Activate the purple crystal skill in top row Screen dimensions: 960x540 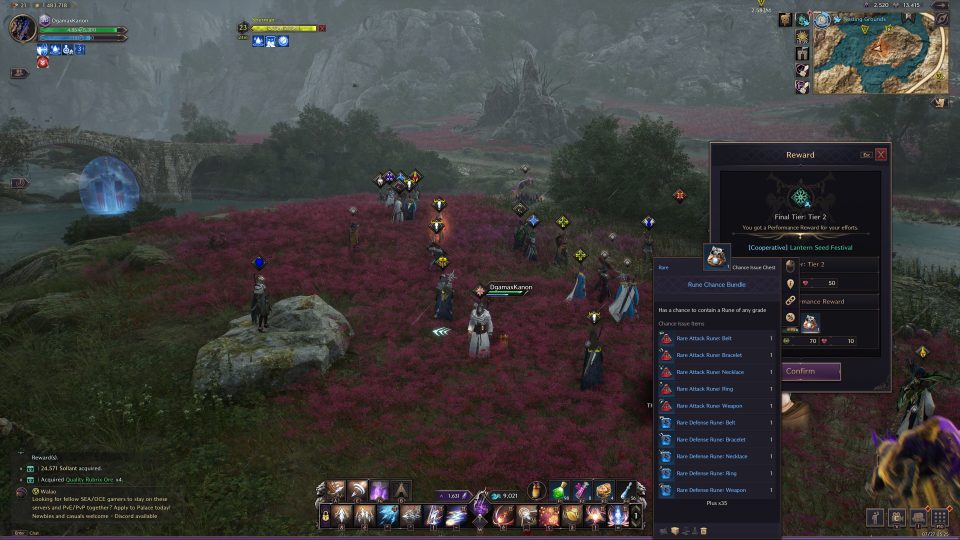379,491
